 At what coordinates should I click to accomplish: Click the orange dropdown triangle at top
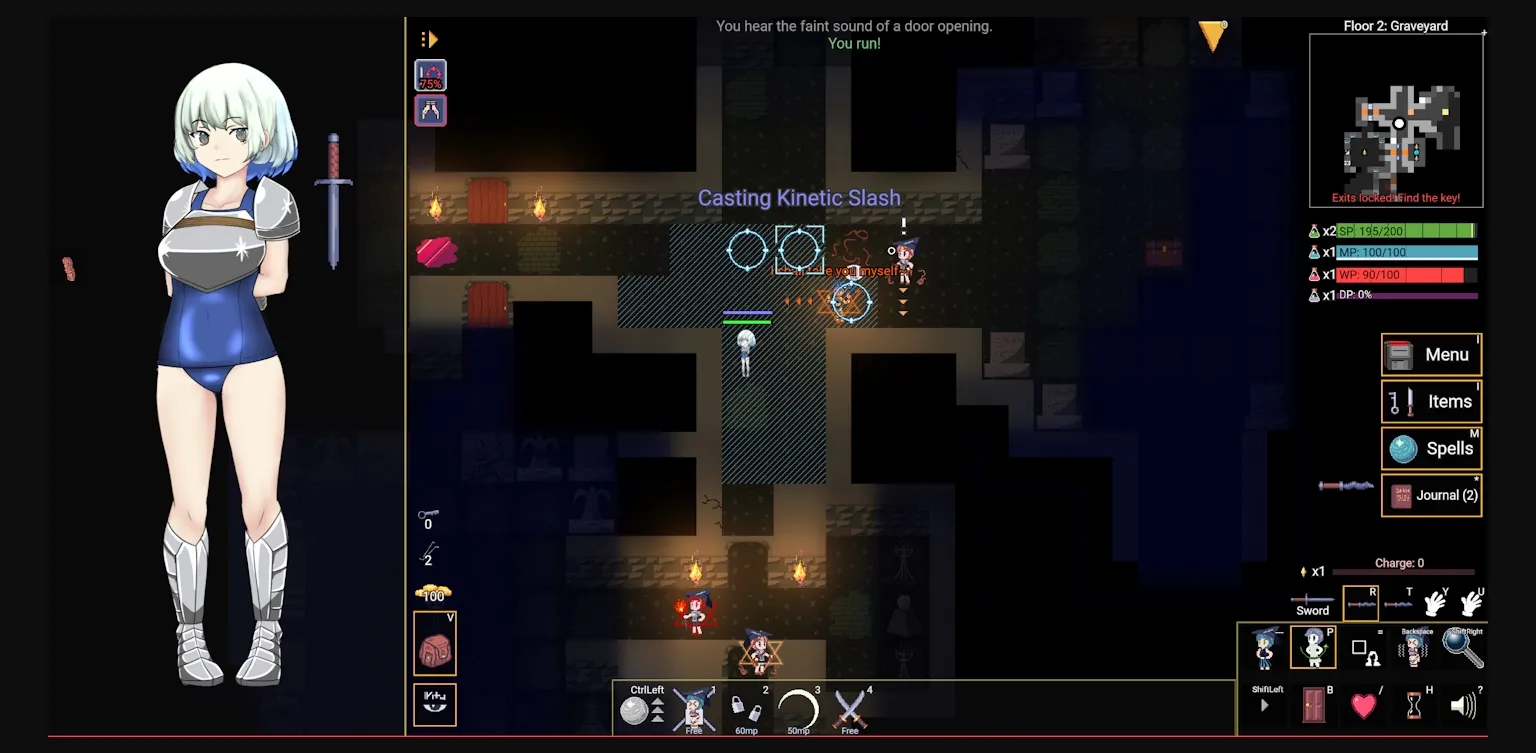tap(1212, 36)
